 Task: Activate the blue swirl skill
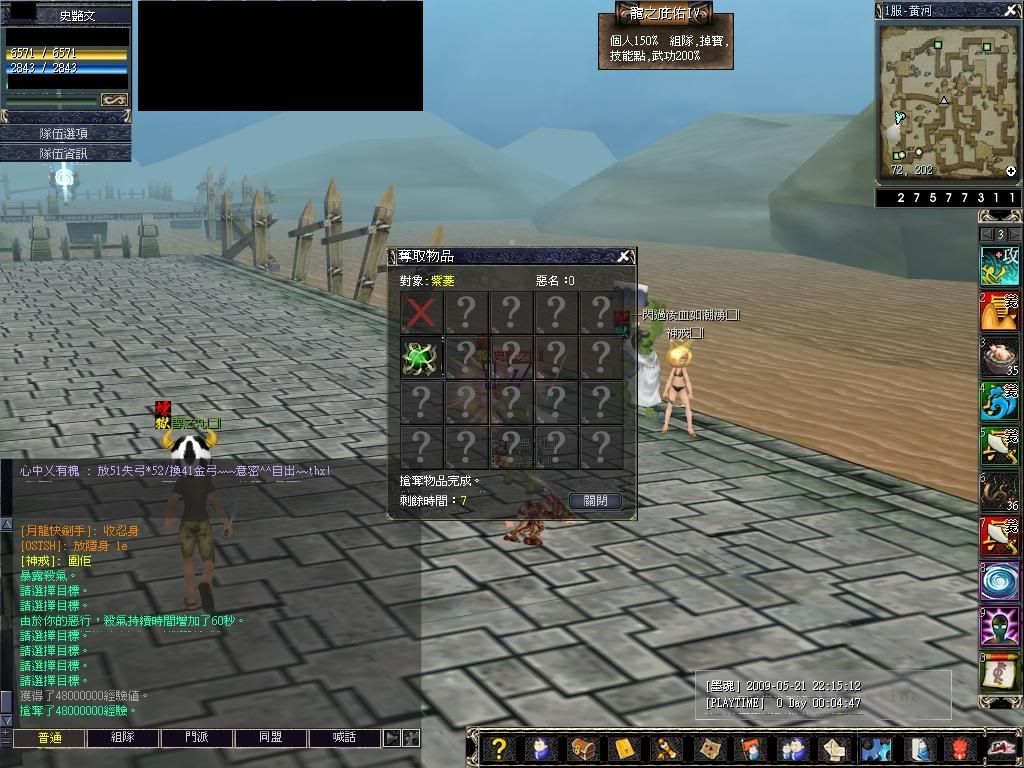(x=999, y=582)
